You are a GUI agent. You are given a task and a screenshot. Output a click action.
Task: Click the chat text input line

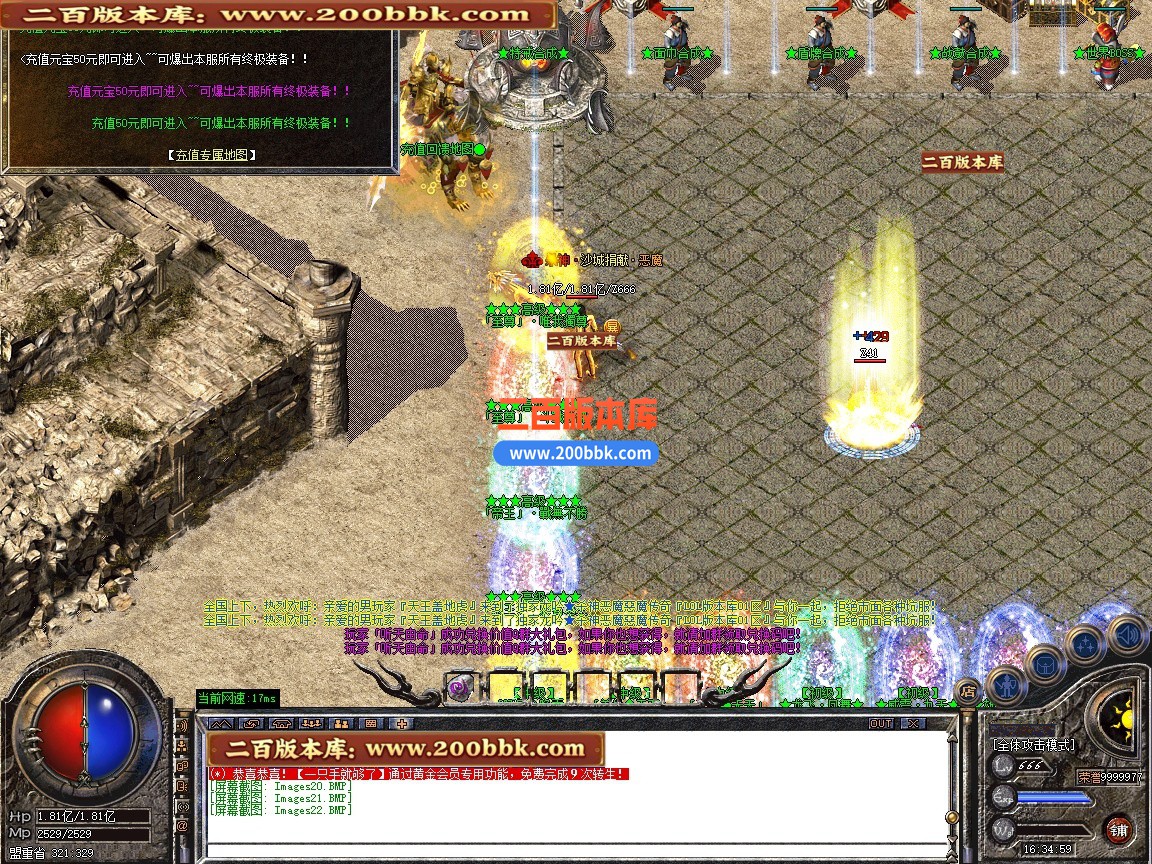(x=575, y=850)
